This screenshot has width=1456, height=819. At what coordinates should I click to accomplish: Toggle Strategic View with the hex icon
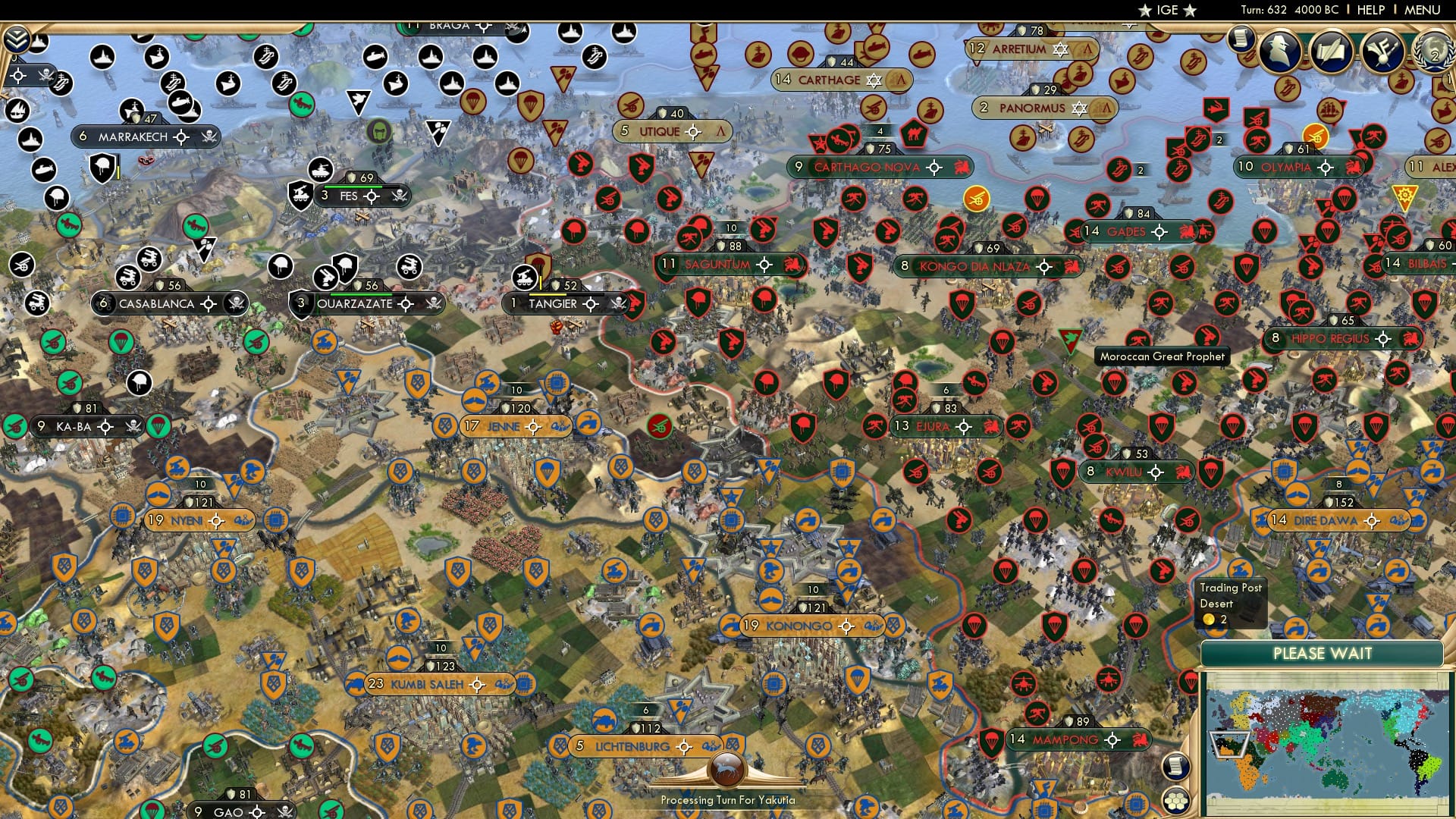[x=1175, y=801]
